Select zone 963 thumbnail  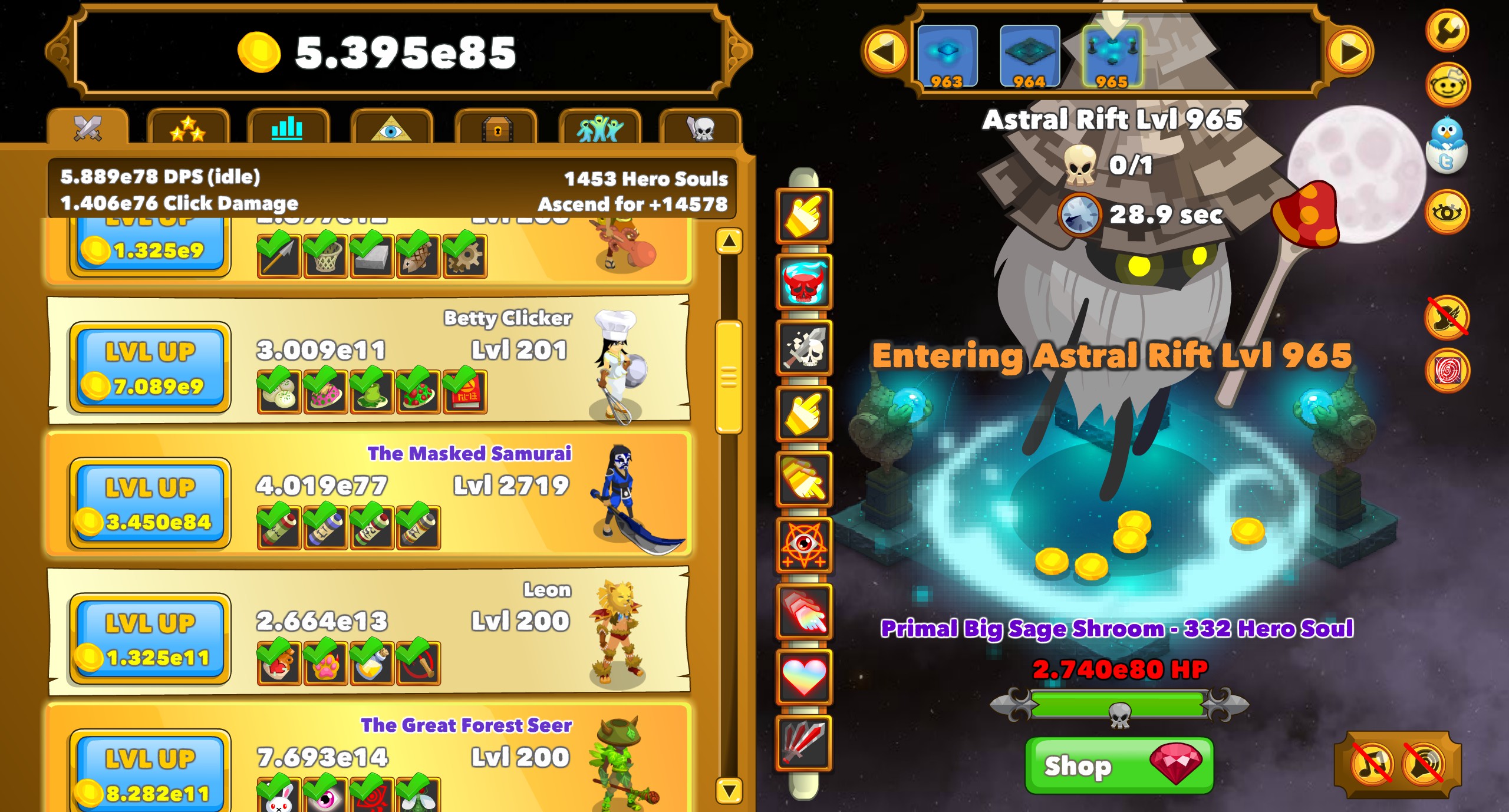point(947,57)
